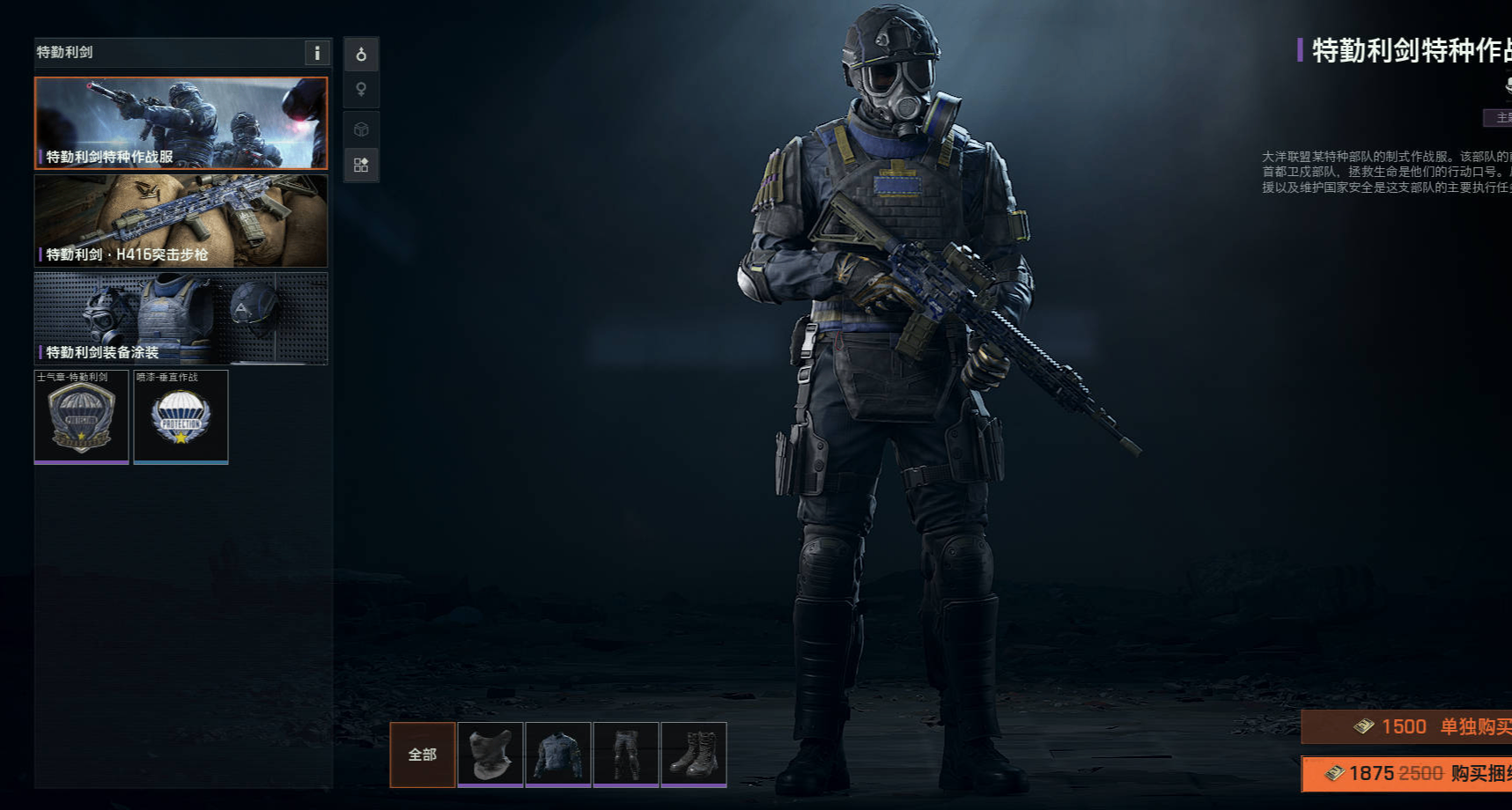Switch to the female character model

pos(361,90)
